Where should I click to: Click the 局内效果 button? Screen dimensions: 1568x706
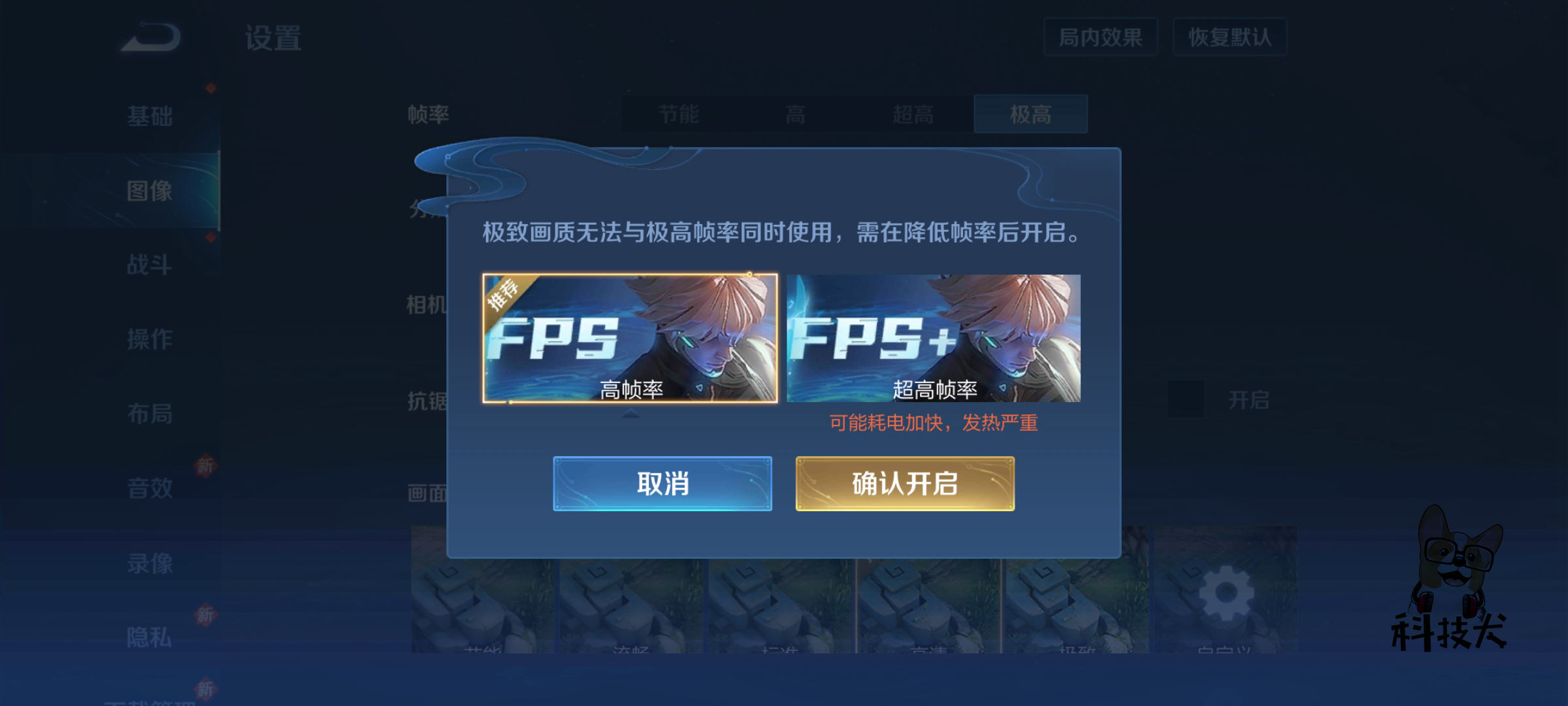pyautogui.click(x=1100, y=38)
